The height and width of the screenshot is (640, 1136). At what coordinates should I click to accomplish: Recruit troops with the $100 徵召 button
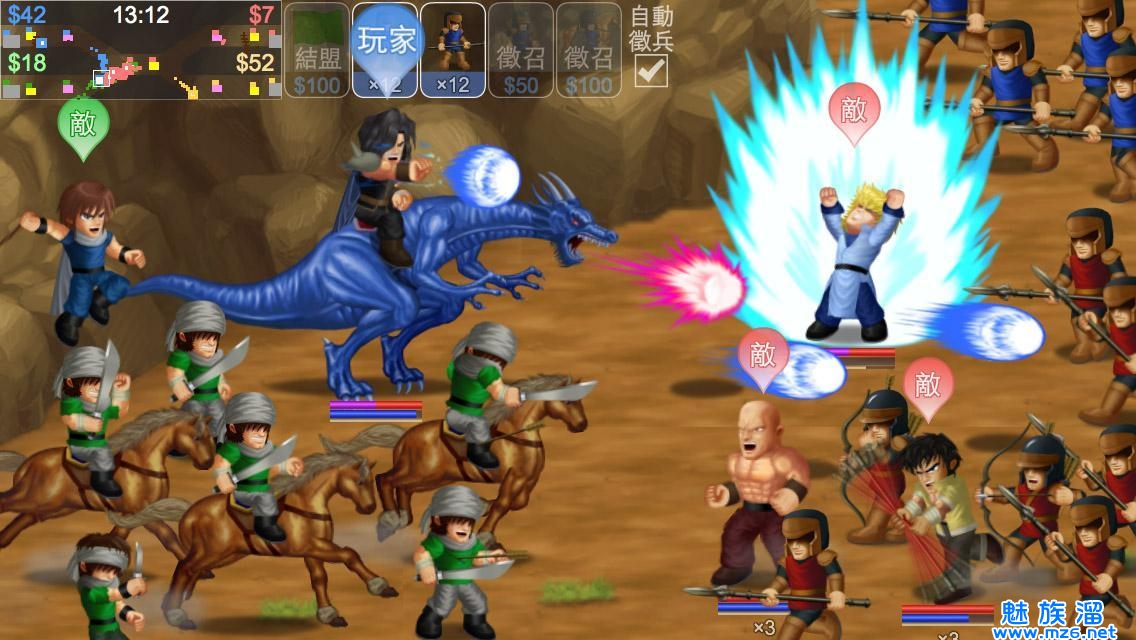tap(589, 50)
